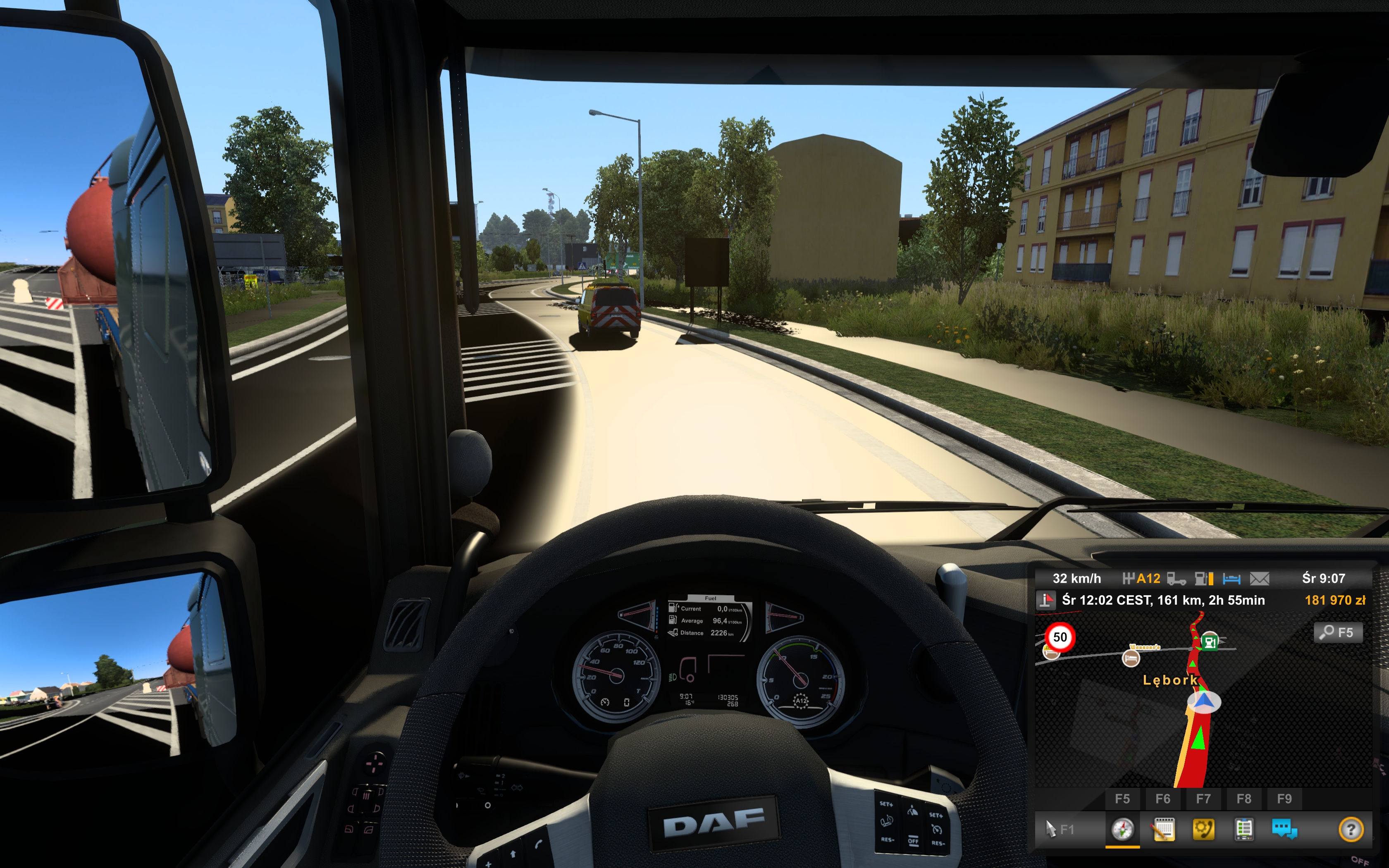Image resolution: width=1389 pixels, height=868 pixels.
Task: Open the blue chat bubbles tab
Action: tap(1284, 830)
